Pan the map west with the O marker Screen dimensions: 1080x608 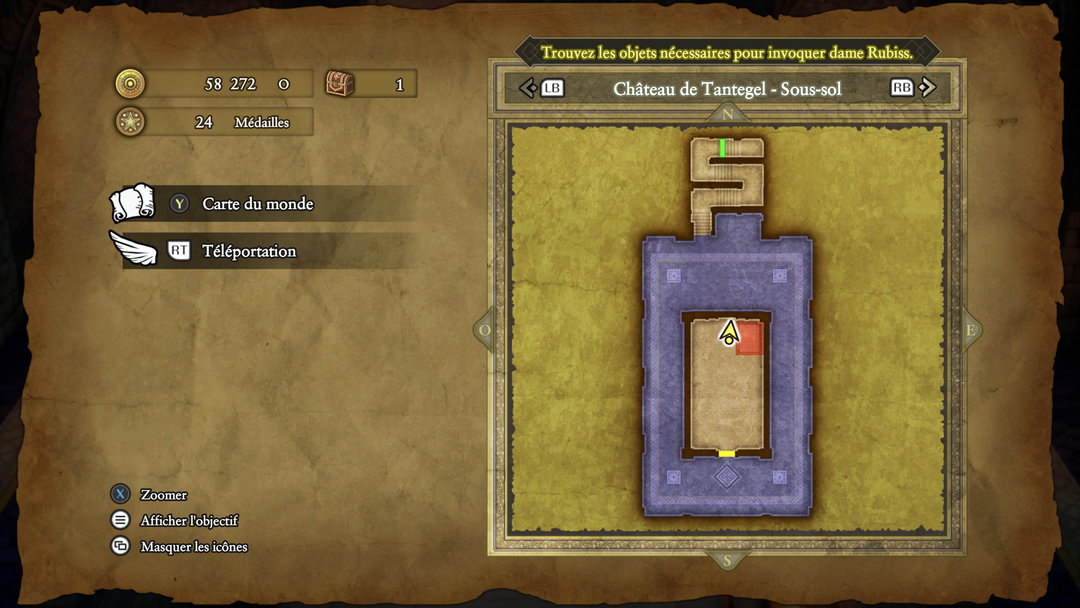485,330
